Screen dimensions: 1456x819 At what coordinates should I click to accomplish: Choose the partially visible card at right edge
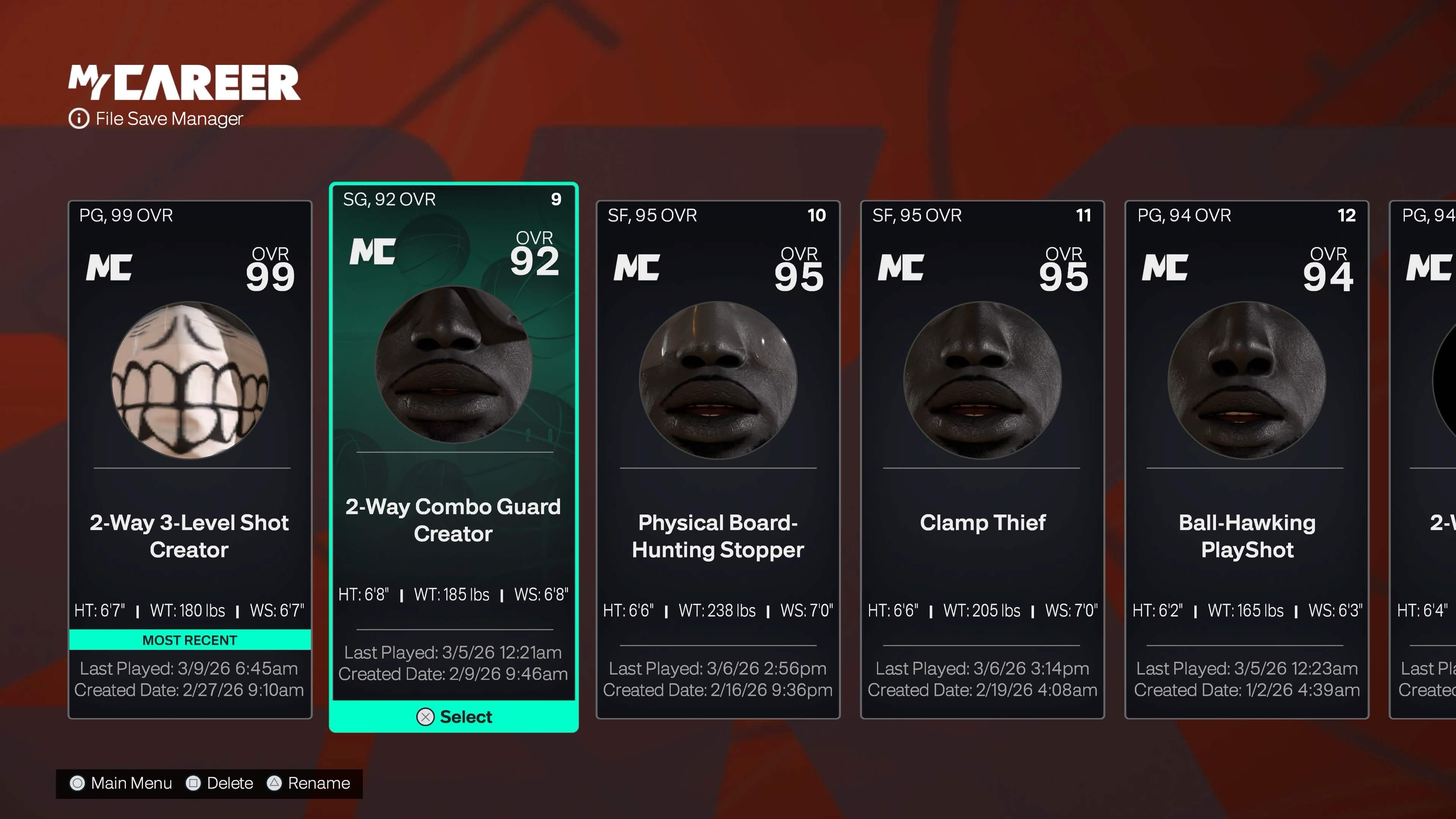coord(1425,459)
